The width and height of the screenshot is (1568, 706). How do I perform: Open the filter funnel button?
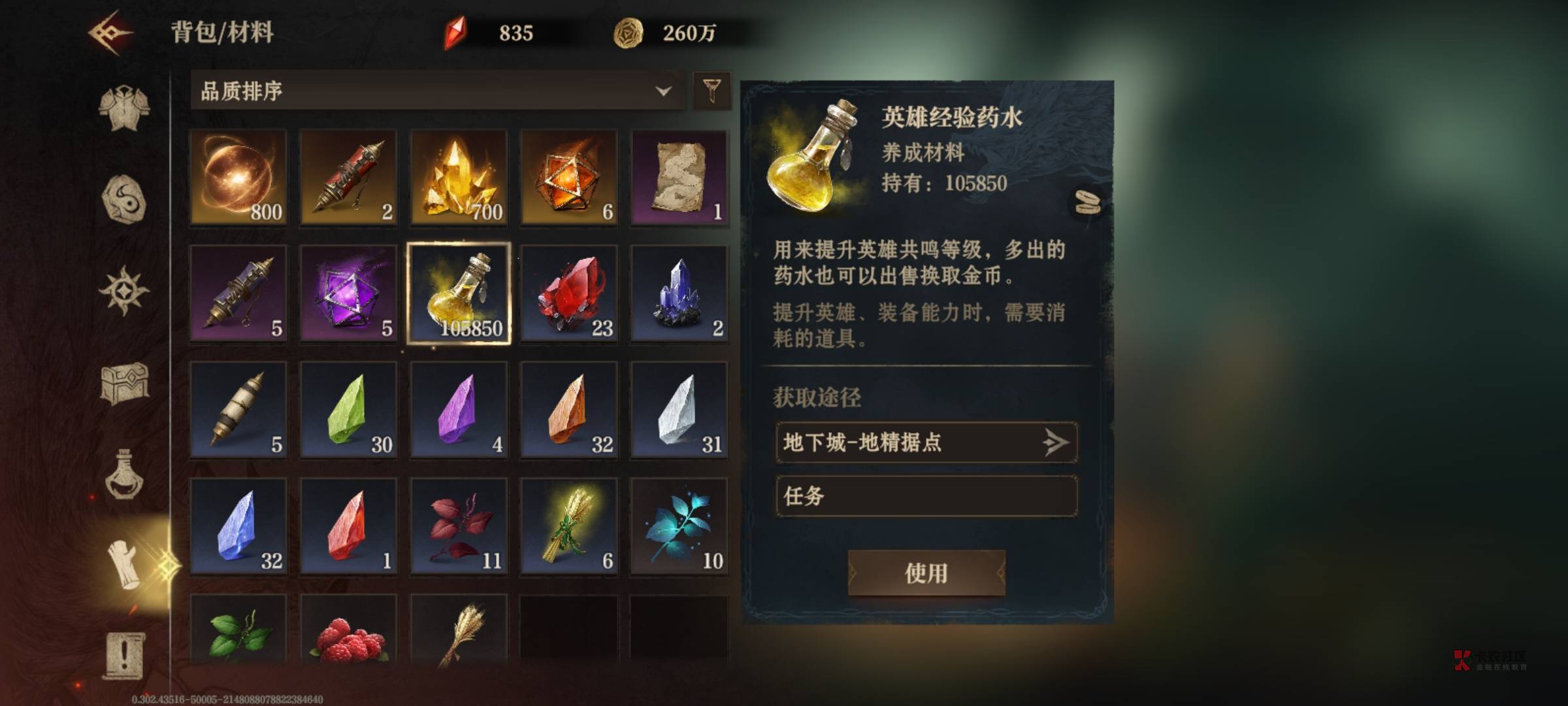tap(711, 91)
